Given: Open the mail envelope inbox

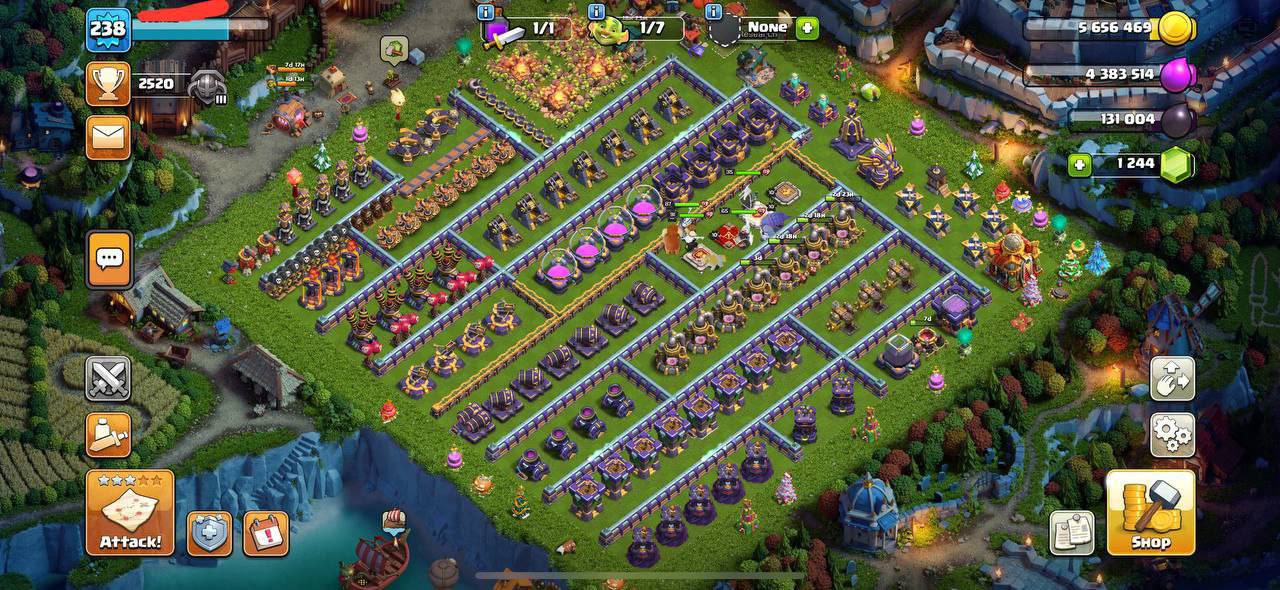Looking at the screenshot, I should (108, 137).
